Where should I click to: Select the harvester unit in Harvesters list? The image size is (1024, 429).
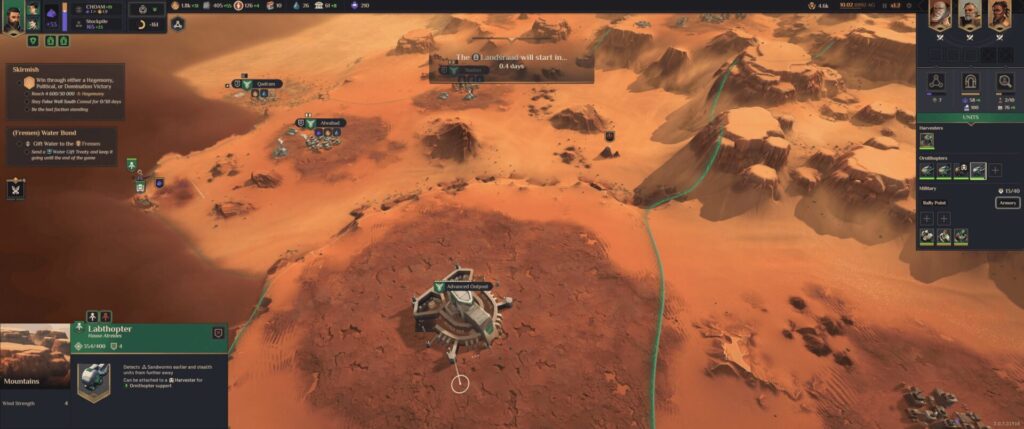927,141
